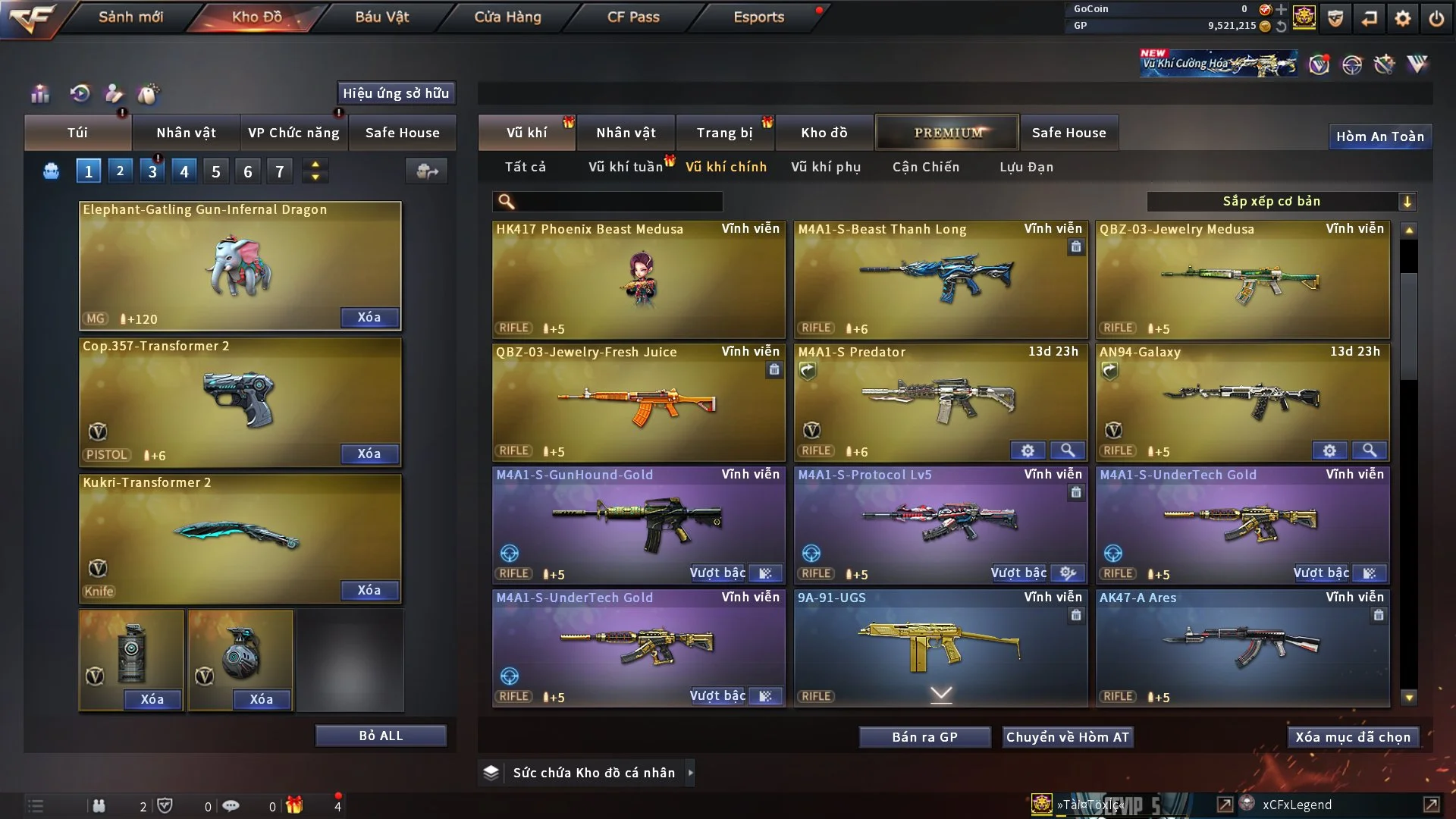Viewport: 1456px width, 819px height.
Task: Choose the AK47-A Ares rifle
Action: coord(1242,648)
